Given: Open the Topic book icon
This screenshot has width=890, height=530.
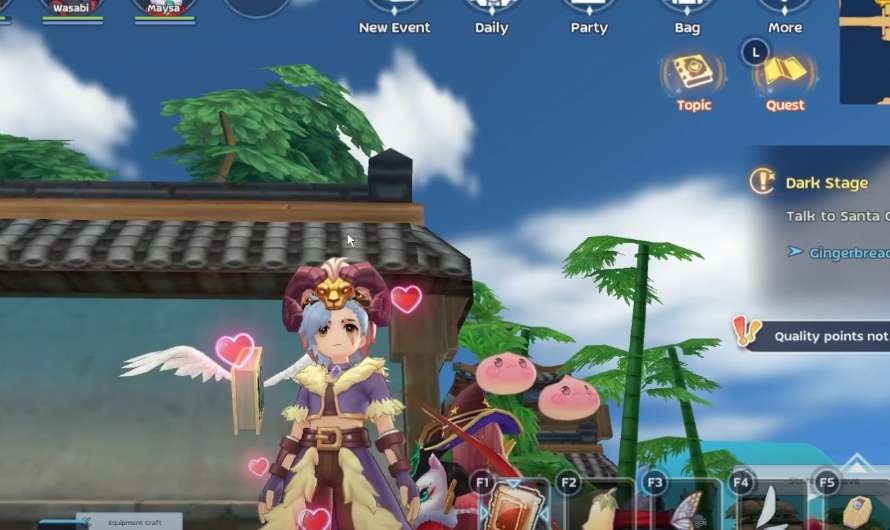Looking at the screenshot, I should [x=693, y=73].
